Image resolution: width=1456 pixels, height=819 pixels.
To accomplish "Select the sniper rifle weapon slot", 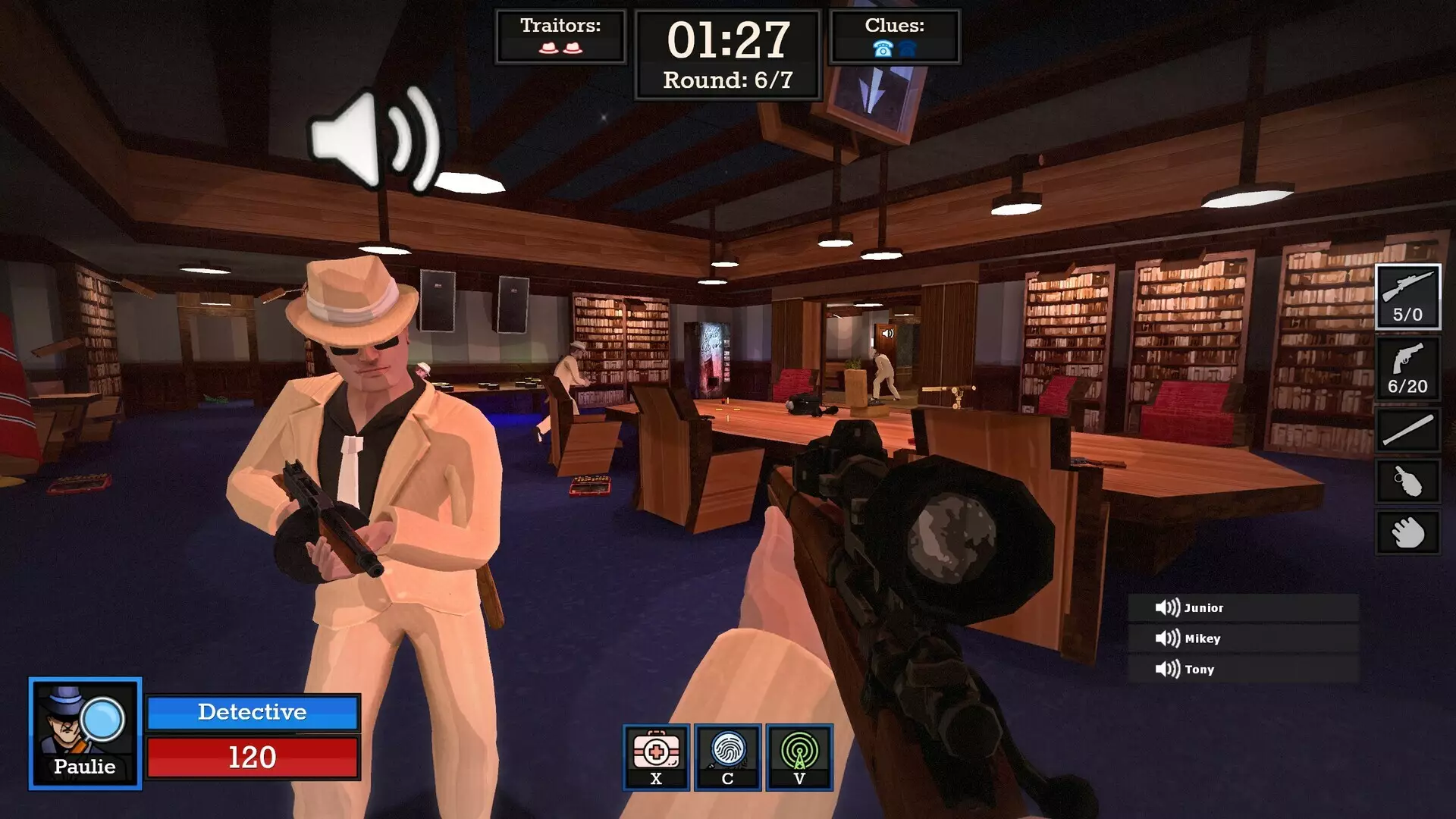I will pyautogui.click(x=1407, y=296).
